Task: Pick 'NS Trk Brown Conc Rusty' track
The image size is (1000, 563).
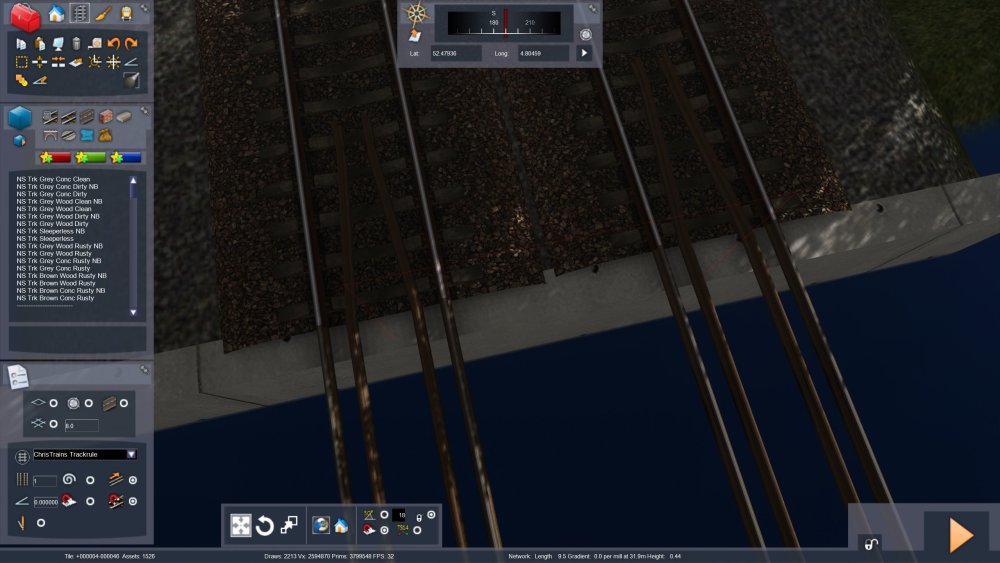Action: point(55,298)
